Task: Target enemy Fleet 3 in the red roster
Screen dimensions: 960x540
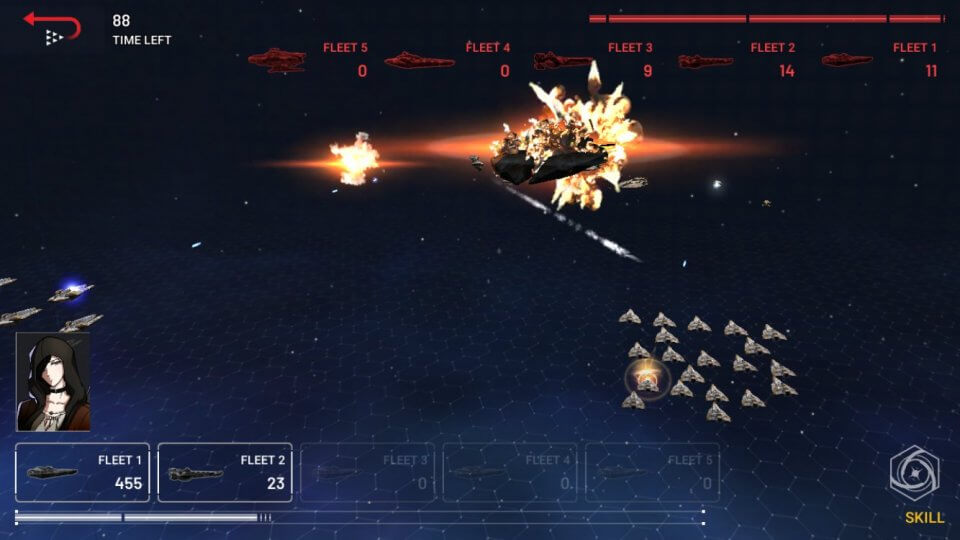Action: coord(594,60)
